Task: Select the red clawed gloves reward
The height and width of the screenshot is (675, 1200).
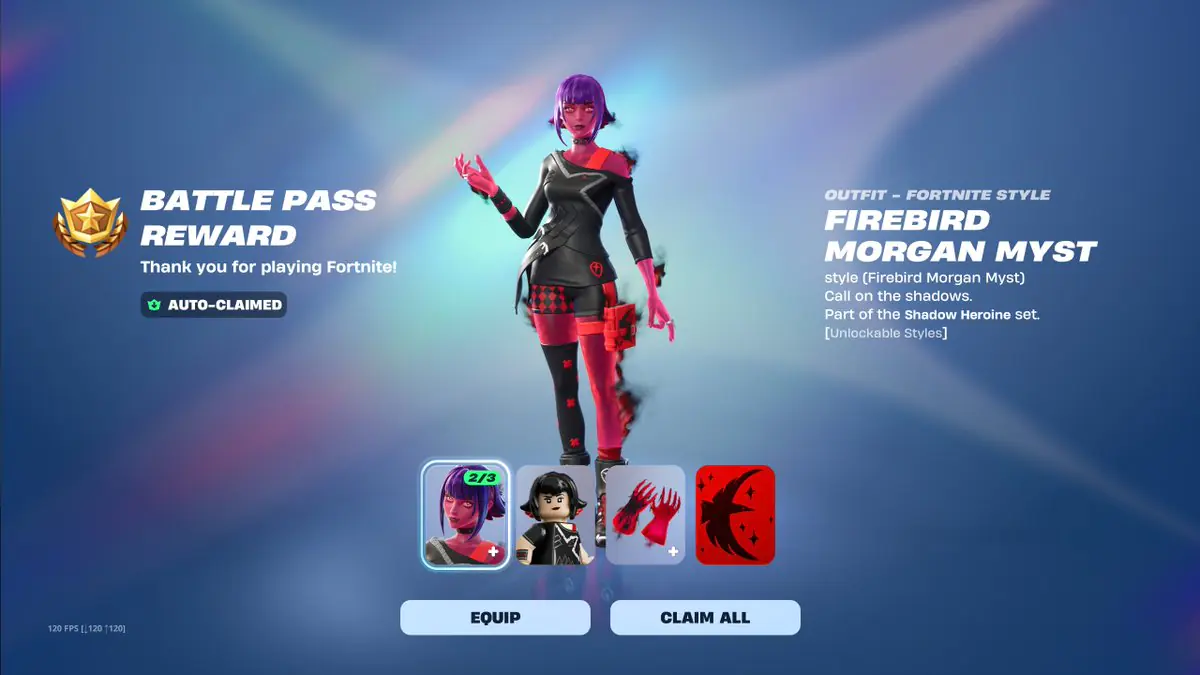Action: (645, 514)
